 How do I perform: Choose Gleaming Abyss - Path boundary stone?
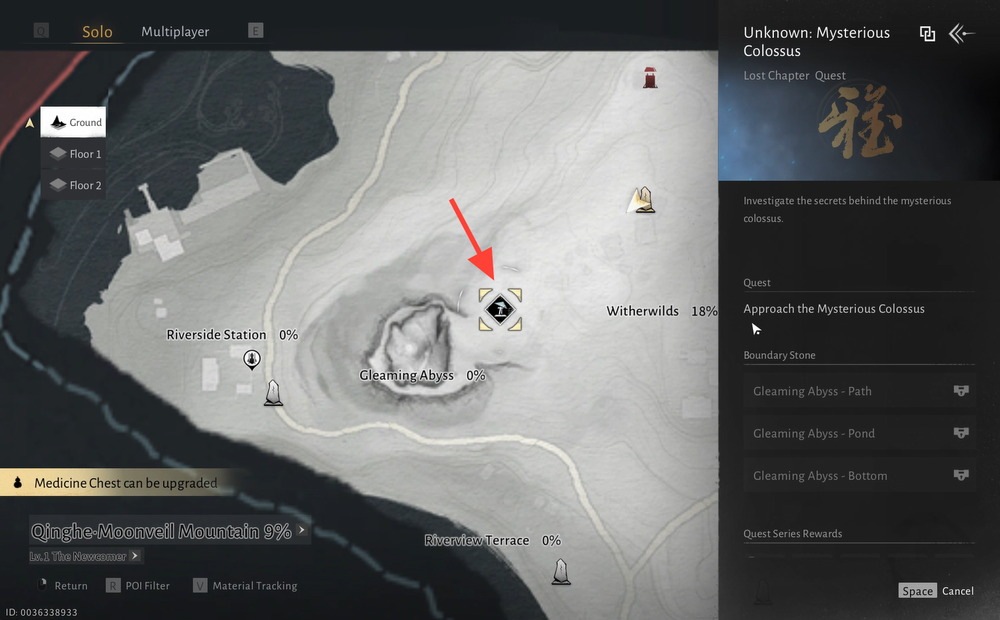click(x=859, y=392)
